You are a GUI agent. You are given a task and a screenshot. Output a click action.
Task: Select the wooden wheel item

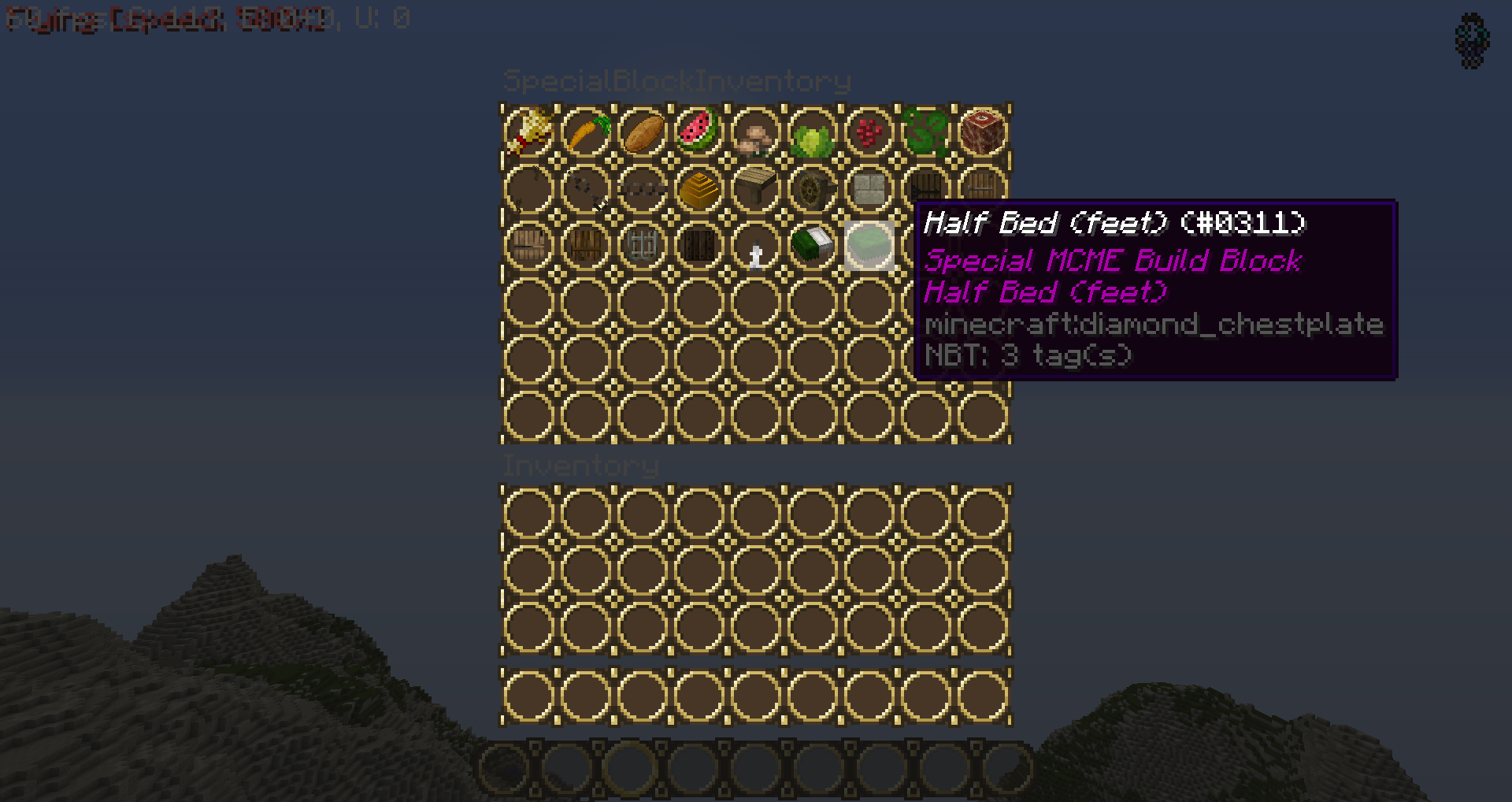(813, 188)
